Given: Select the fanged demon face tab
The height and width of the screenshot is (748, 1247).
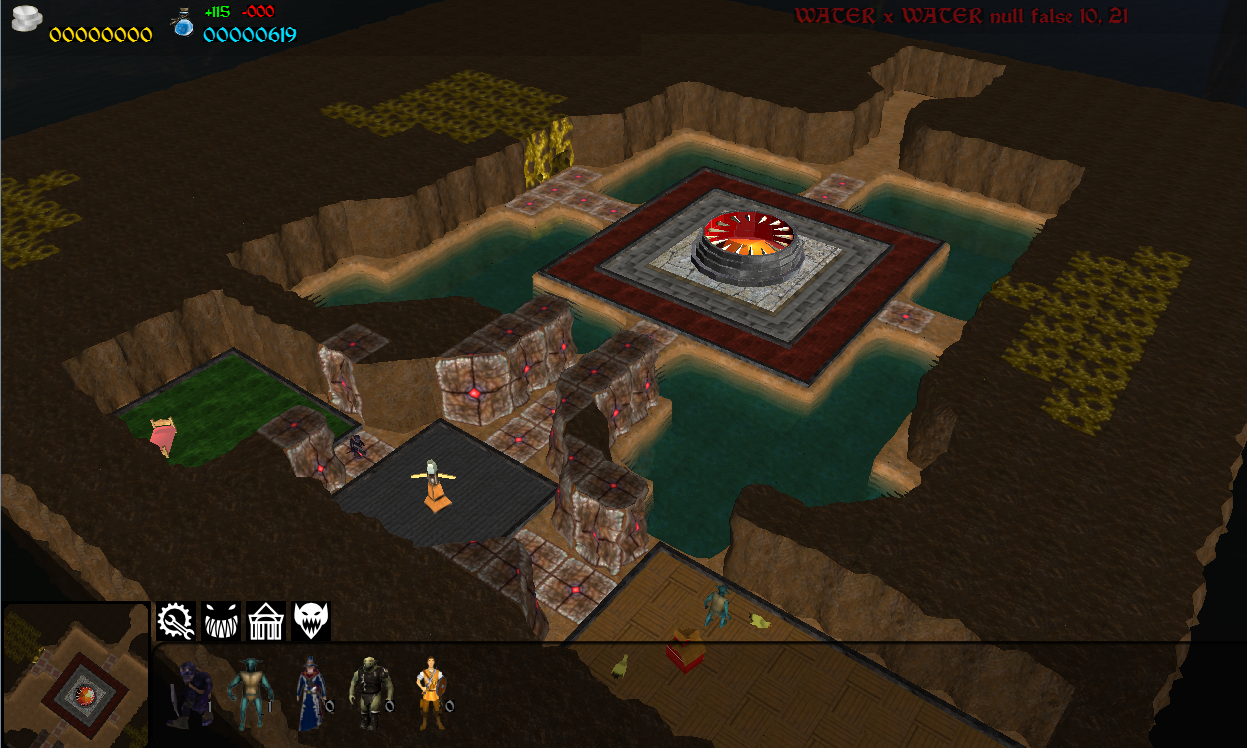Looking at the screenshot, I should 311,621.
